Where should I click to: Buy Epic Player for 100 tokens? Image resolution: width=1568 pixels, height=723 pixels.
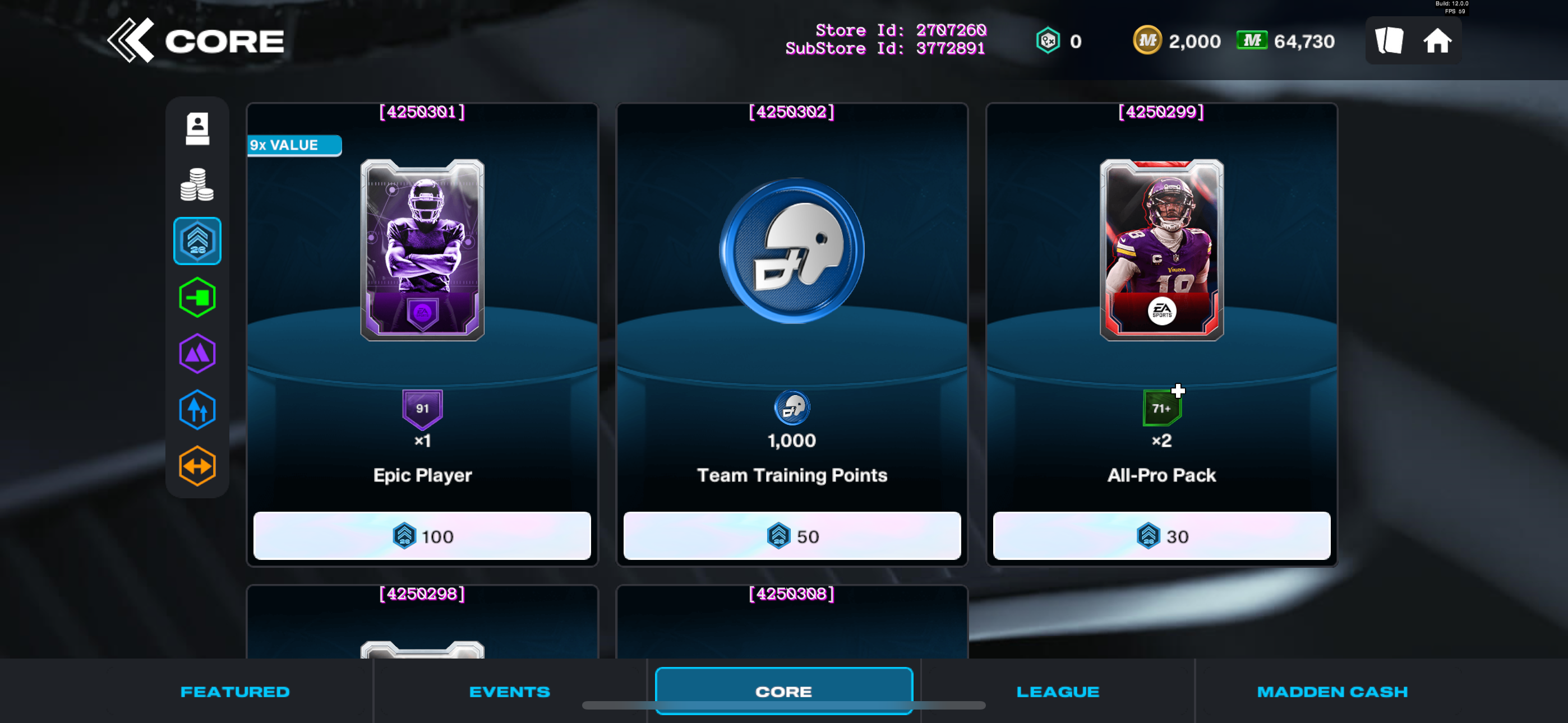422,536
